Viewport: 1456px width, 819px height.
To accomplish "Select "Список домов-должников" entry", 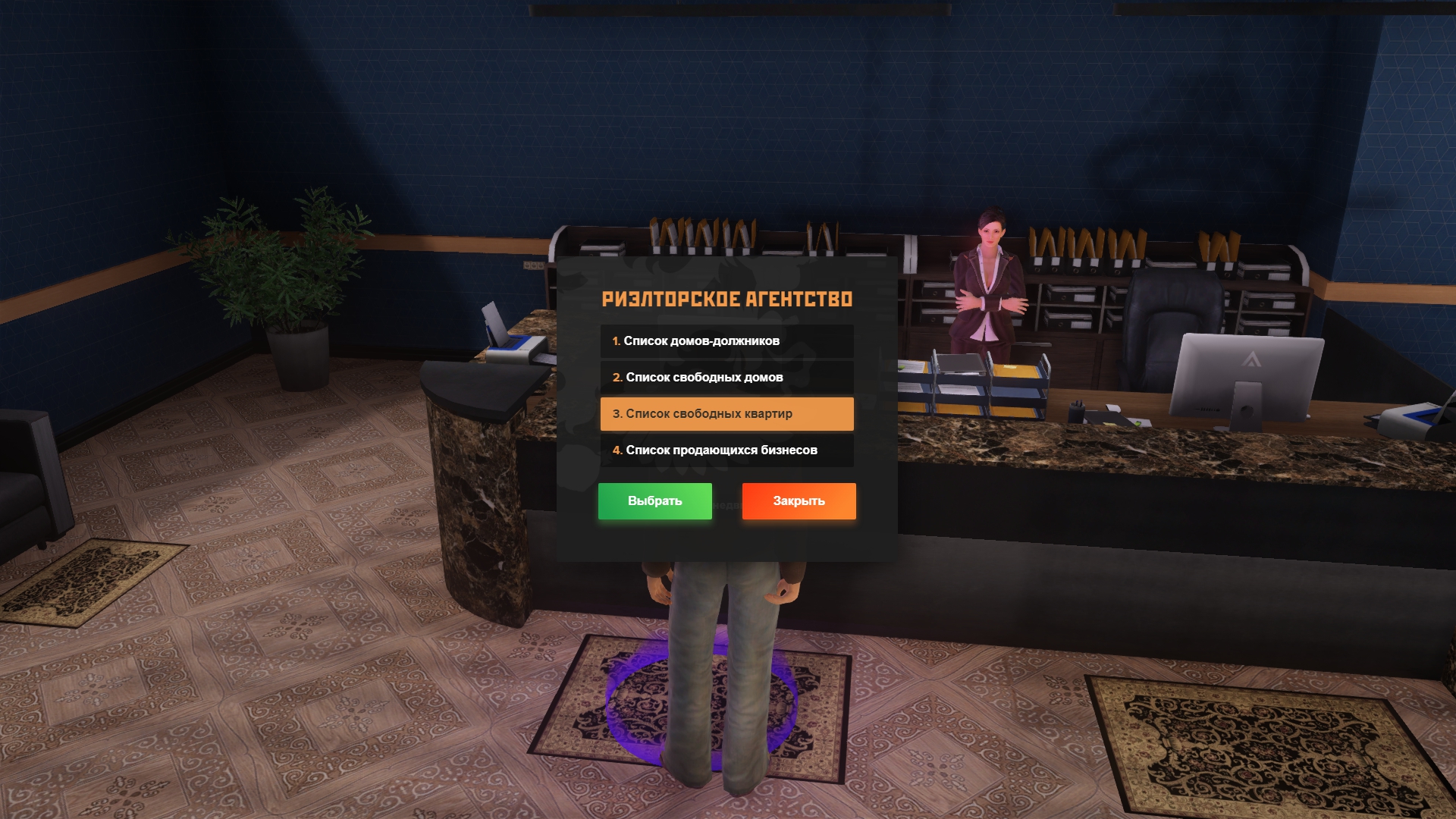I will tap(726, 341).
